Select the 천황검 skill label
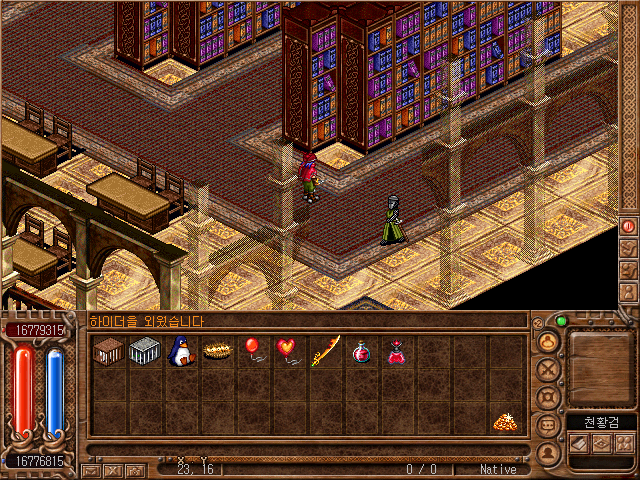The width and height of the screenshot is (640, 480). (x=602, y=422)
